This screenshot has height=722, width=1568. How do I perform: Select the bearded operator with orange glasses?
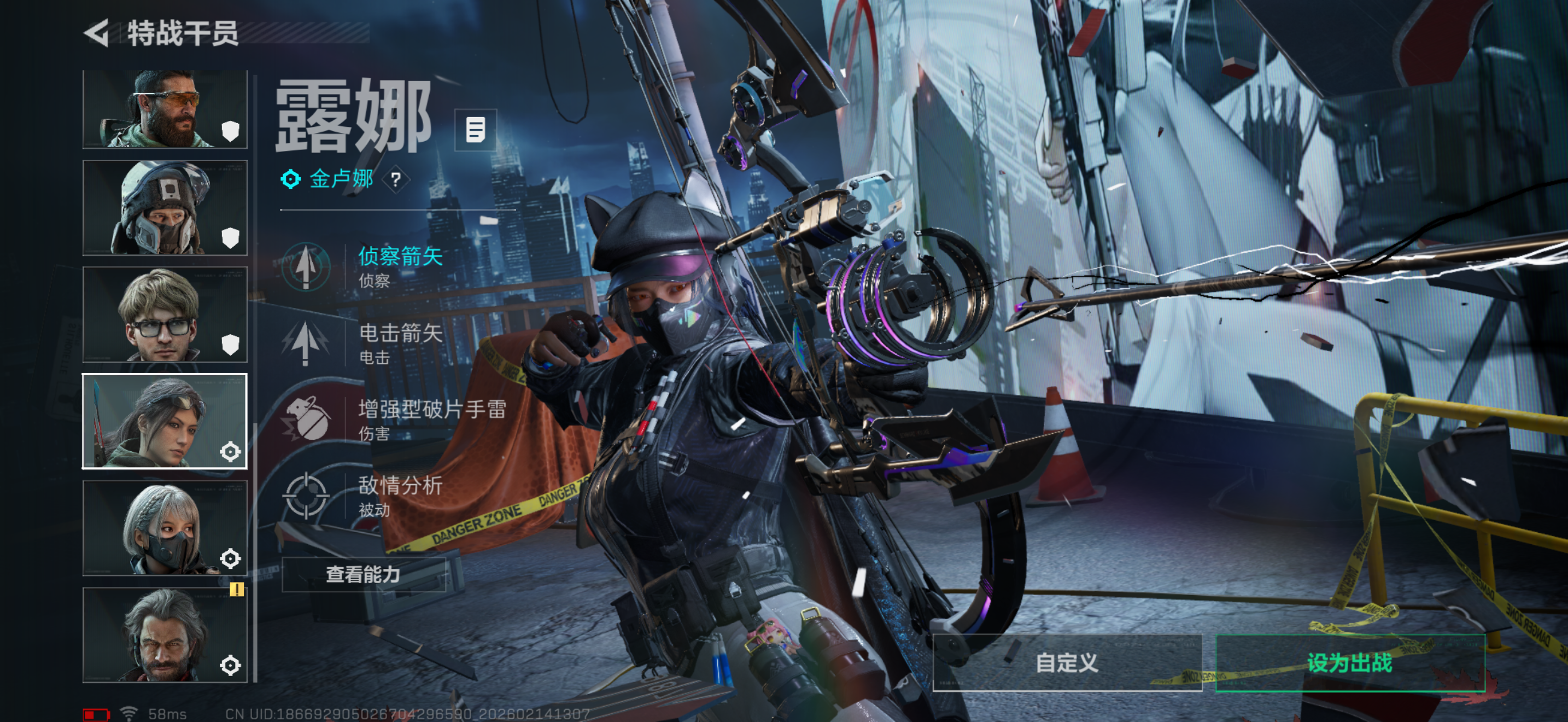coord(165,109)
